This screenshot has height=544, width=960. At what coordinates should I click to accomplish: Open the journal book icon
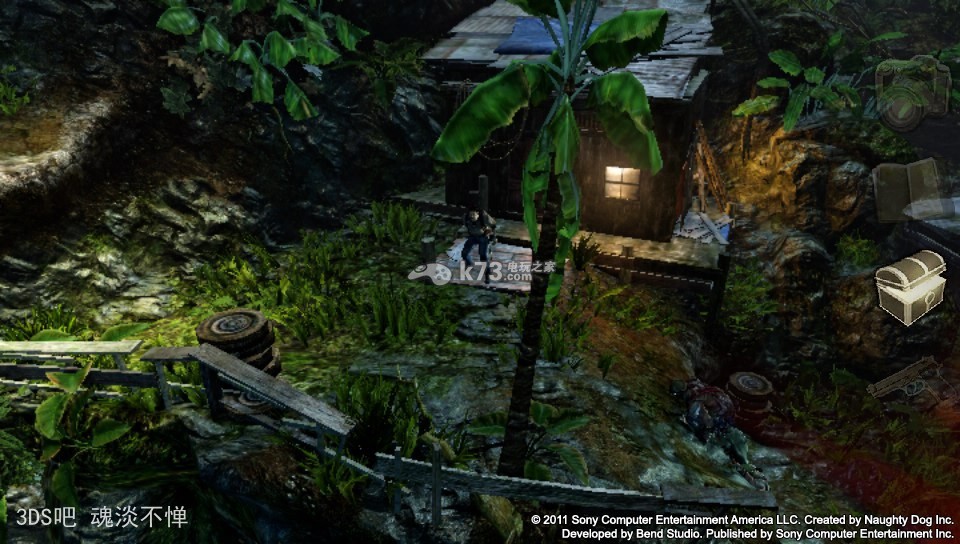(908, 189)
